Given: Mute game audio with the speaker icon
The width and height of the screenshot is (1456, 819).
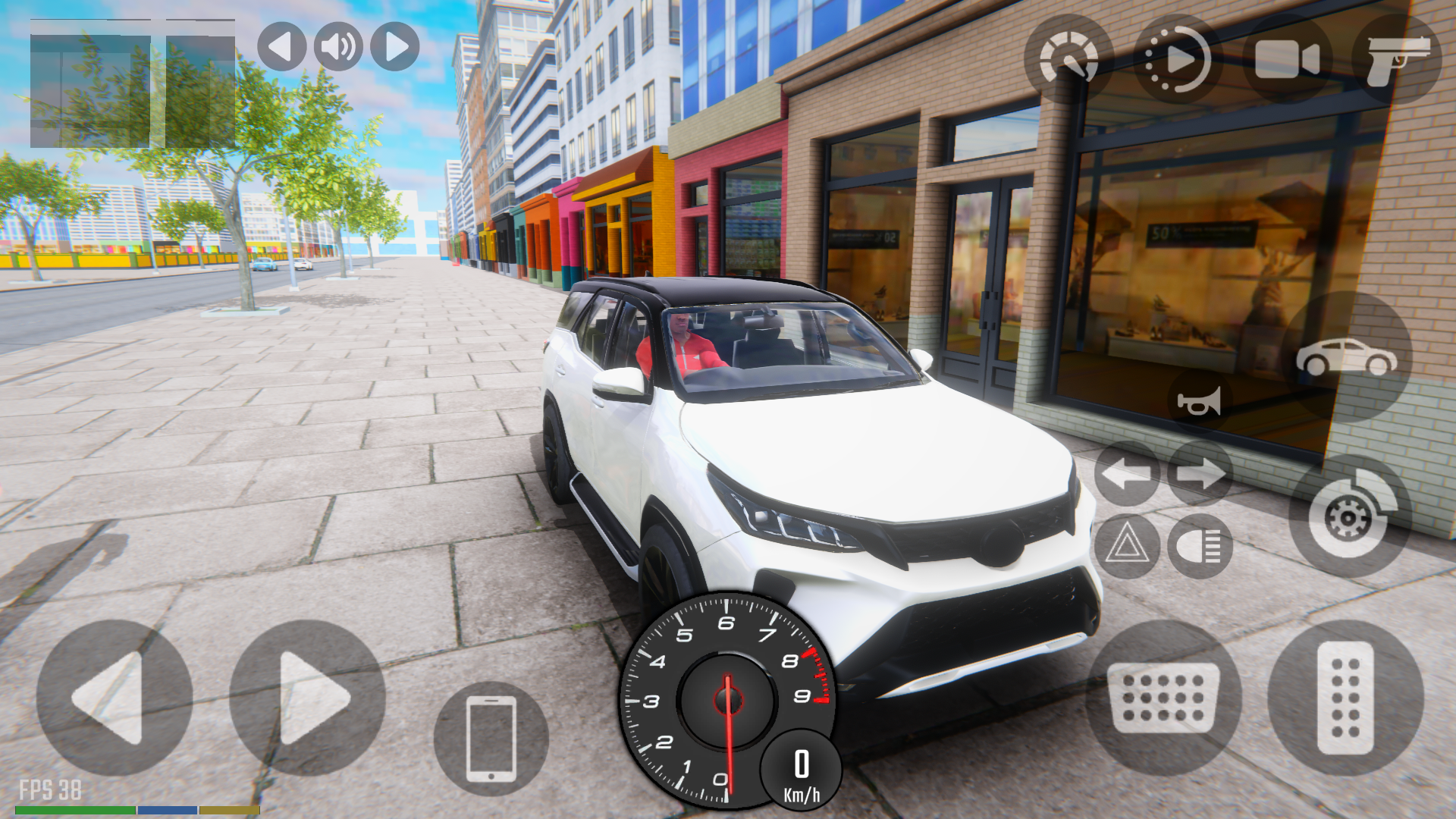Looking at the screenshot, I should pos(337,47).
